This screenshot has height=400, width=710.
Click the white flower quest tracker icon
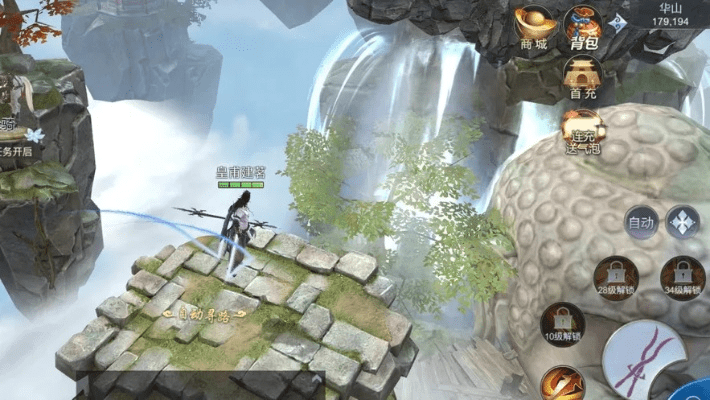coord(35,134)
